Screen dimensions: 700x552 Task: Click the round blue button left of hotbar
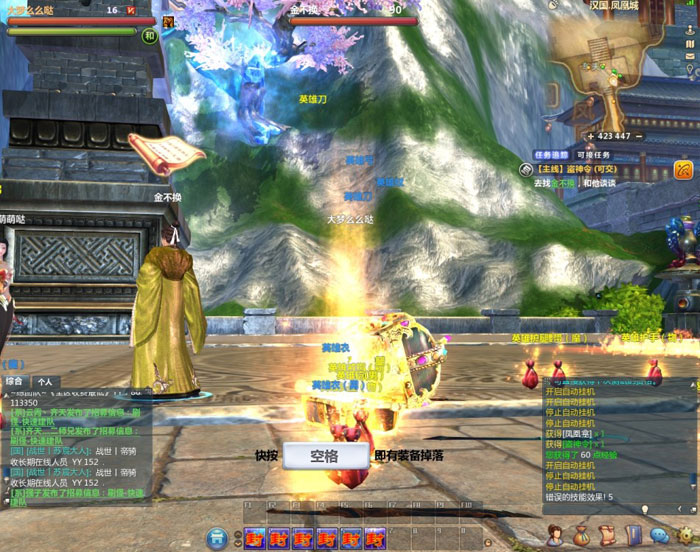coord(216,539)
